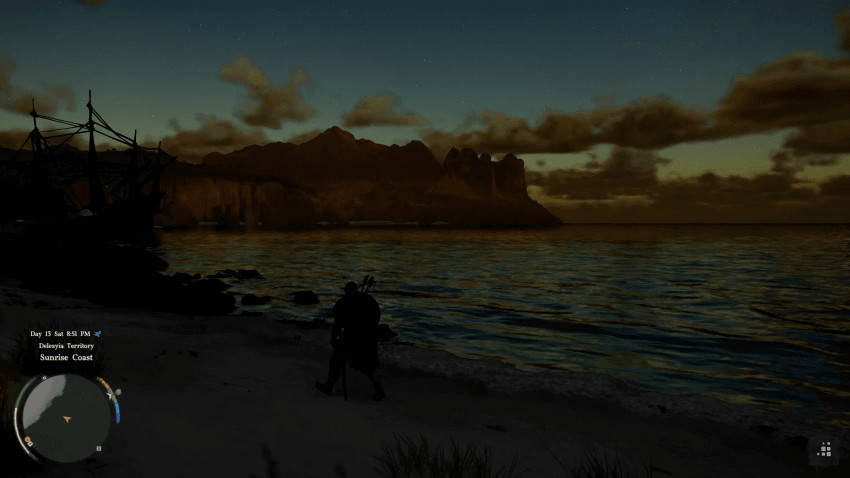The image size is (850, 478).
Task: Open the circular minimap
Action: [66, 417]
